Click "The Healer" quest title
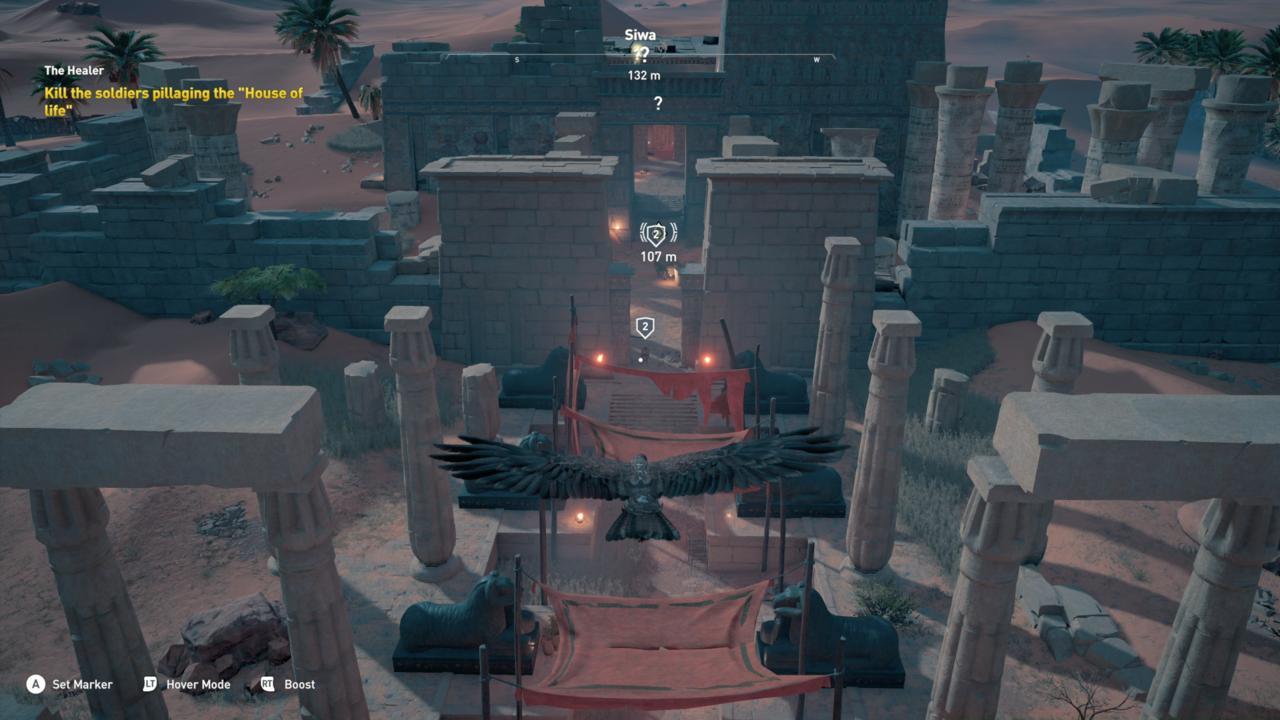This screenshot has width=1280, height=720. pyautogui.click(x=72, y=70)
